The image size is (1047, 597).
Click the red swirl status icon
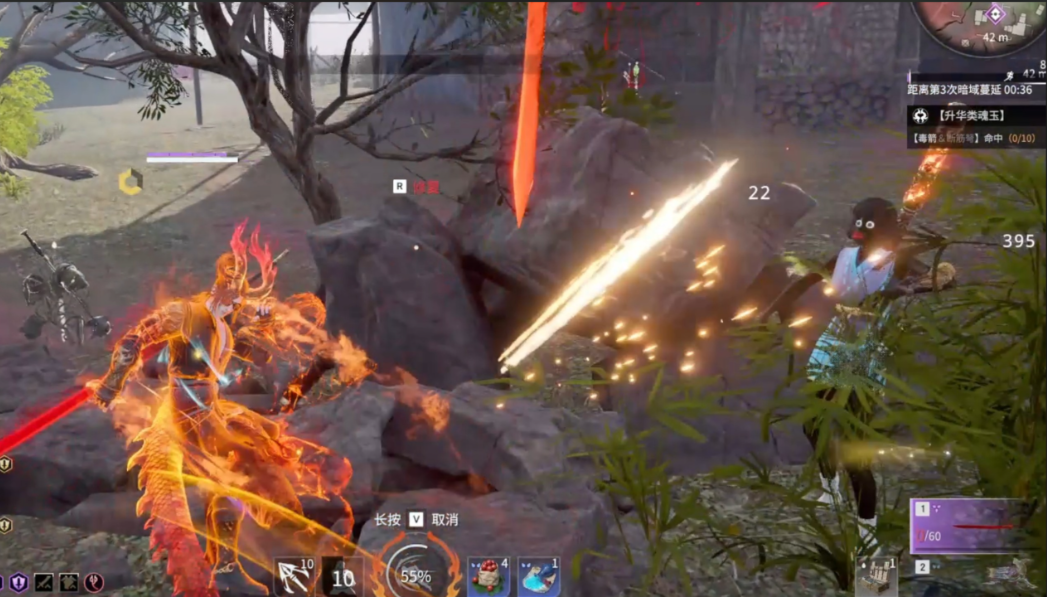(x=94, y=582)
